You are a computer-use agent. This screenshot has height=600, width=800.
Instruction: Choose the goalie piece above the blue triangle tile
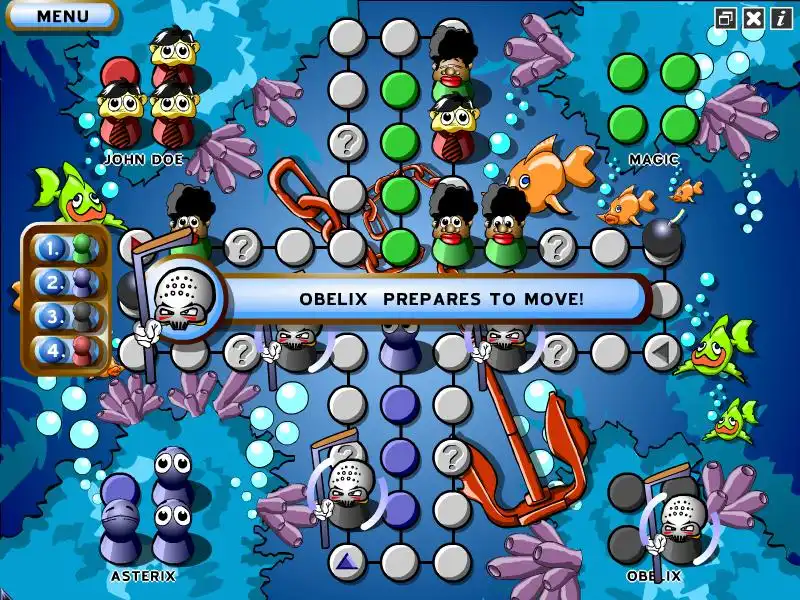point(348,490)
